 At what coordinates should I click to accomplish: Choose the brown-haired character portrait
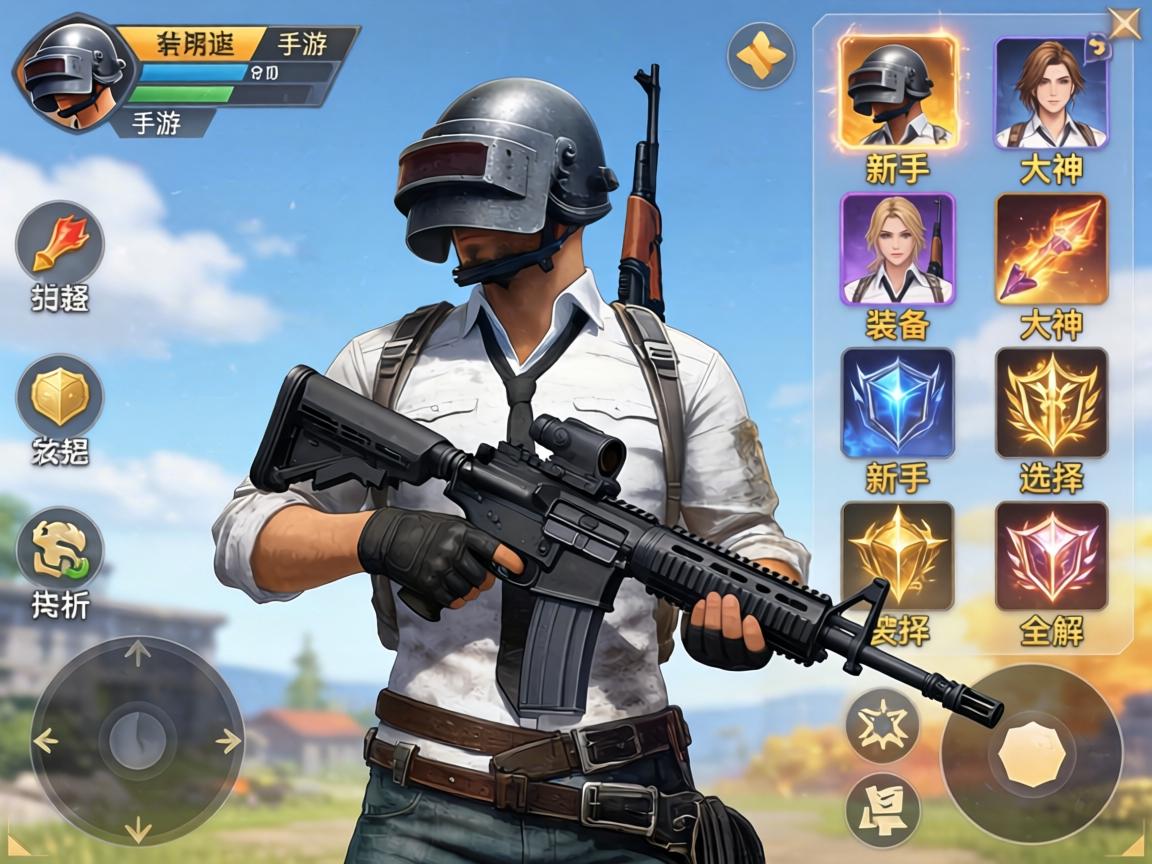(1051, 92)
